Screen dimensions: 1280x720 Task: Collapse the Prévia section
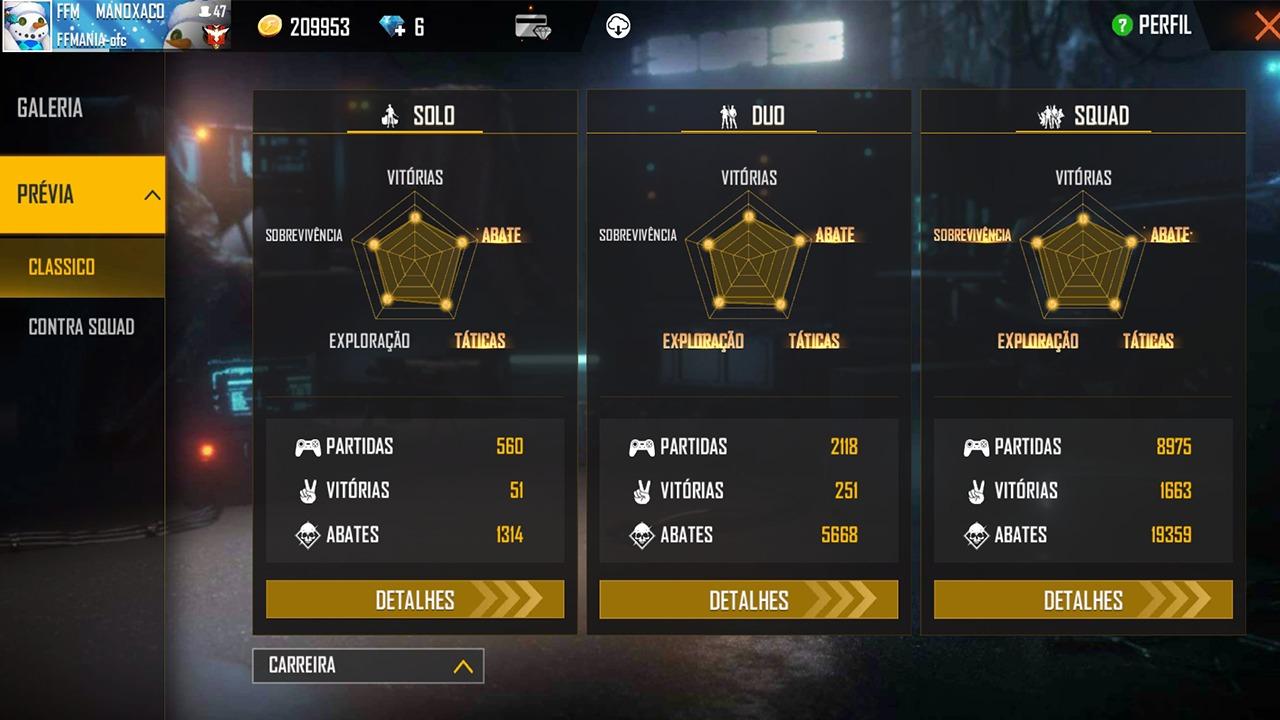point(152,195)
